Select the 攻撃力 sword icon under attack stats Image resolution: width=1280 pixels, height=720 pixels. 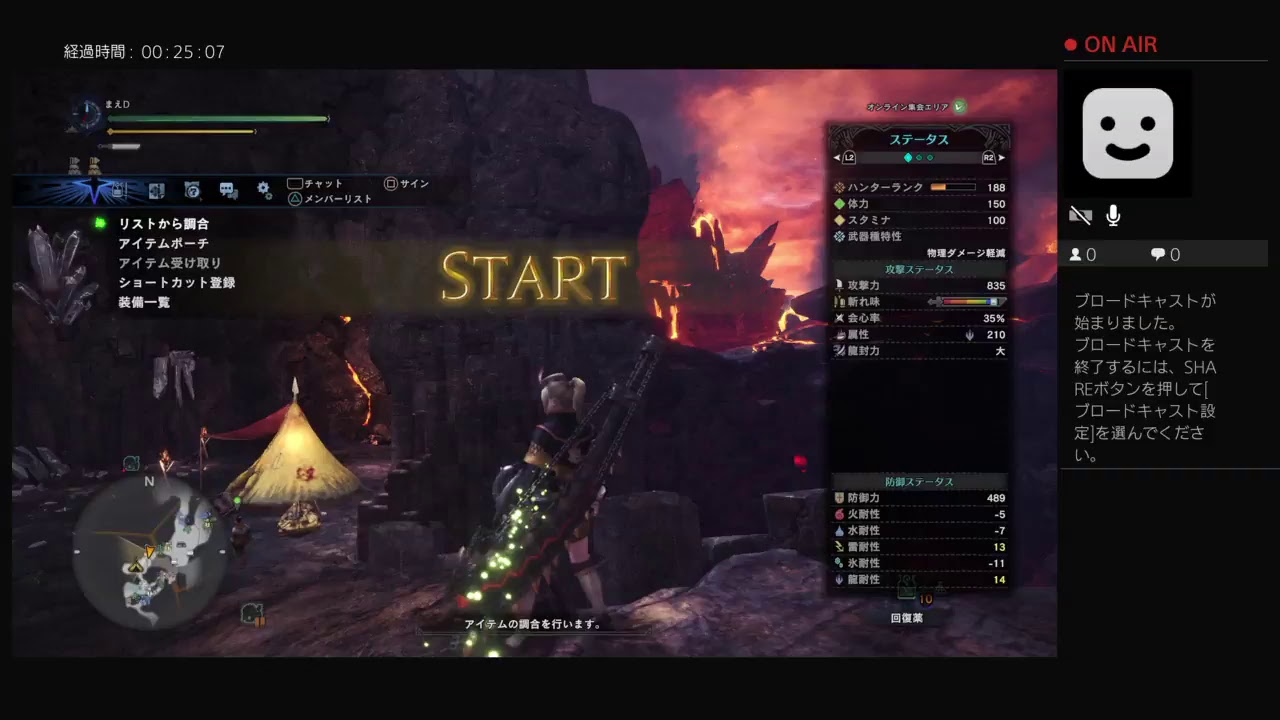coord(840,285)
